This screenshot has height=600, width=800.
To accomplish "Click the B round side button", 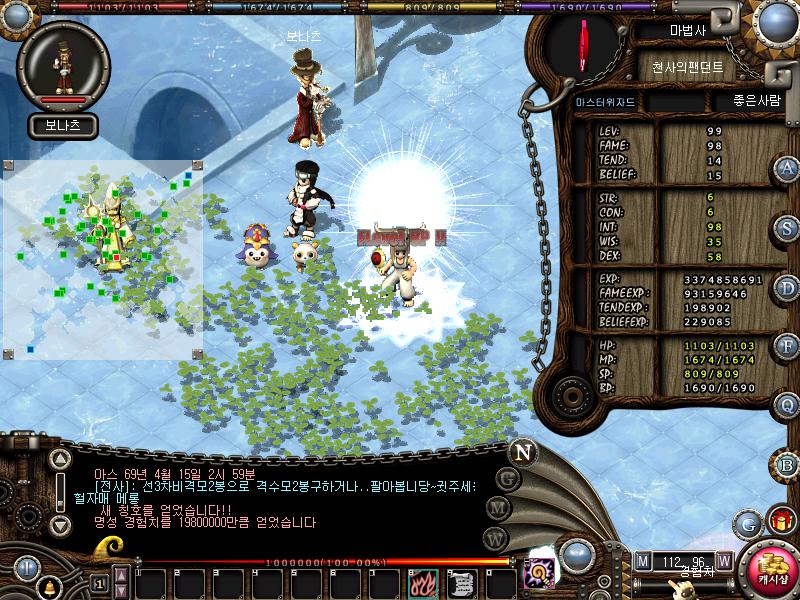I will tap(786, 463).
